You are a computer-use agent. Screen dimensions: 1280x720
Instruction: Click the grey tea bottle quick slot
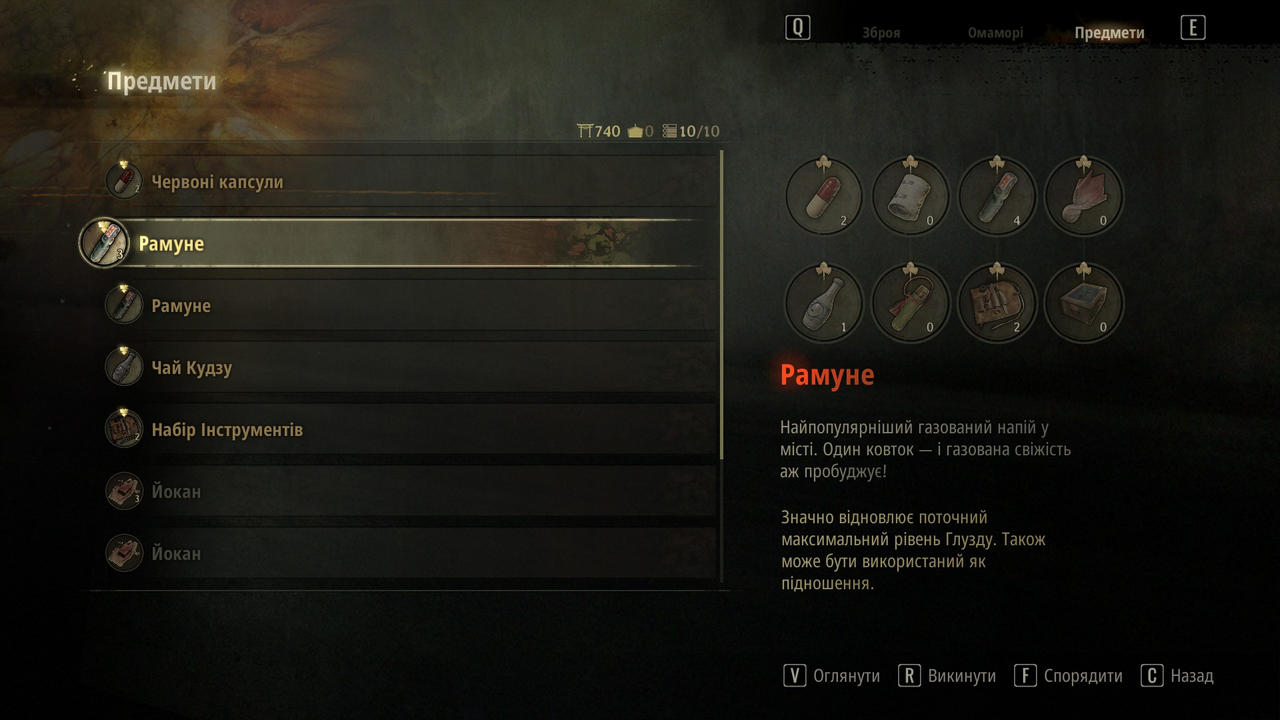click(x=824, y=303)
